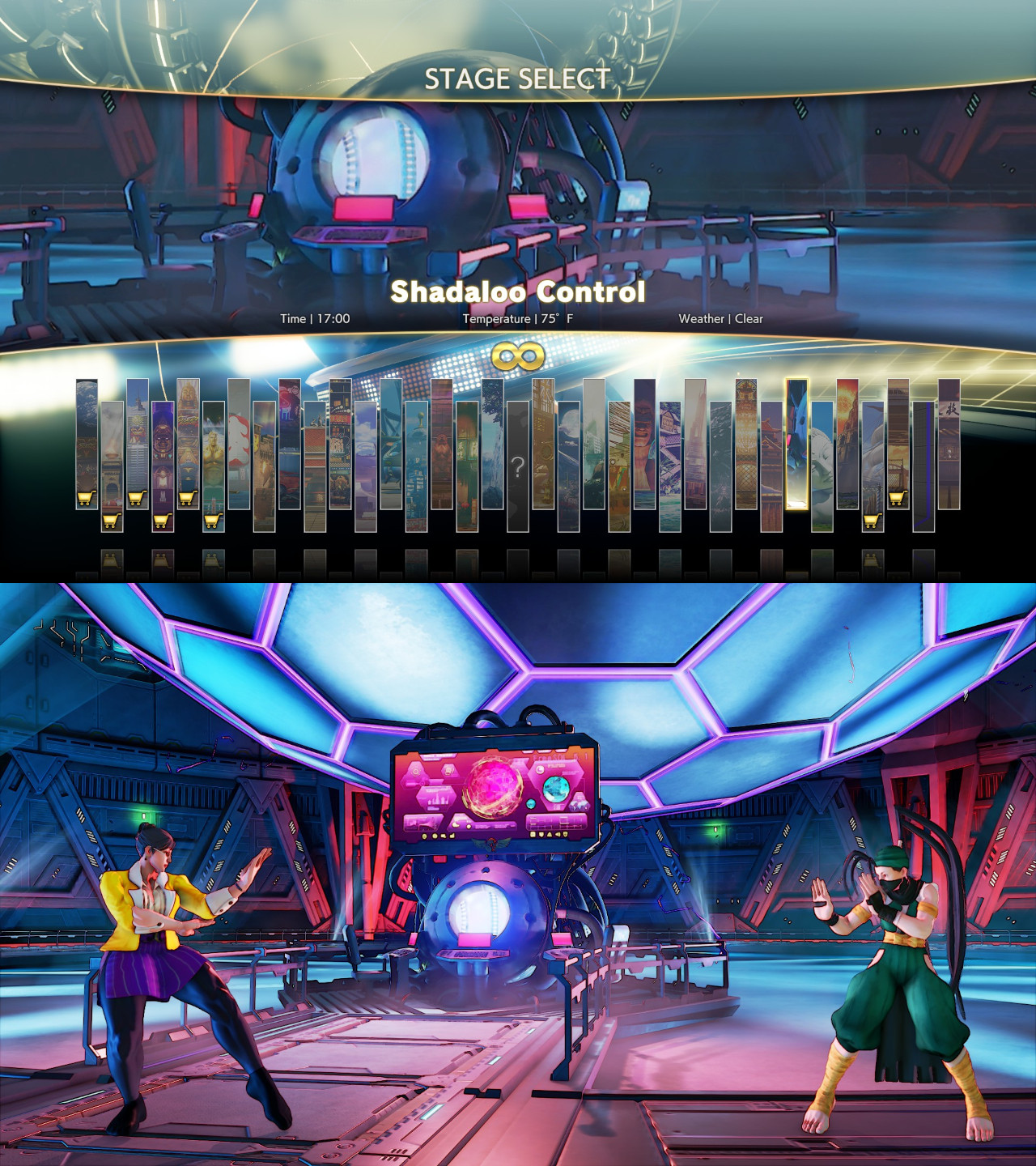Viewport: 1036px width, 1166px height.
Task: Click the Weather | Clear info label
Action: (x=720, y=319)
